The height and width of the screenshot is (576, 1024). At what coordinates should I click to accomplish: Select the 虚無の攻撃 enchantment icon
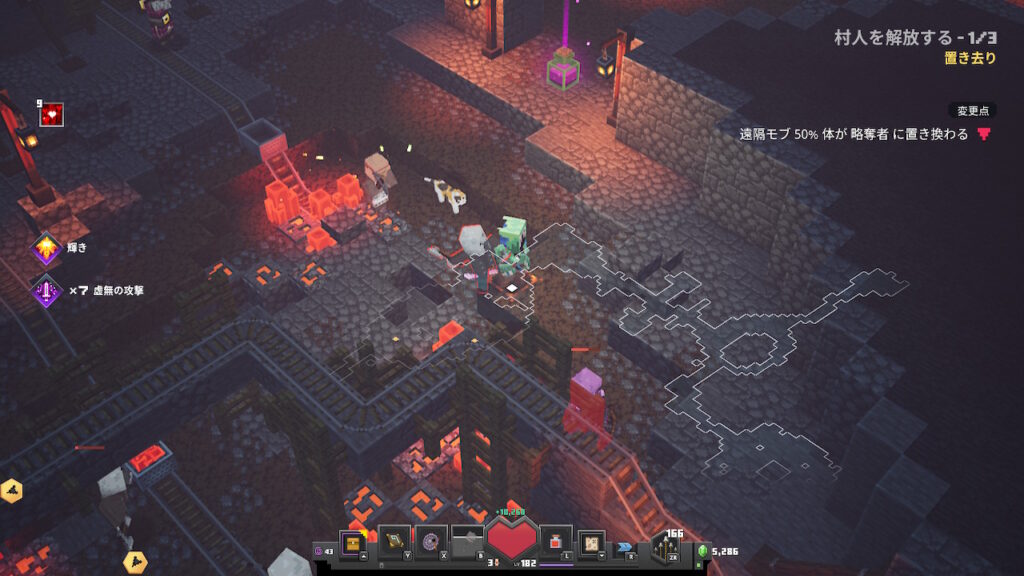click(46, 291)
